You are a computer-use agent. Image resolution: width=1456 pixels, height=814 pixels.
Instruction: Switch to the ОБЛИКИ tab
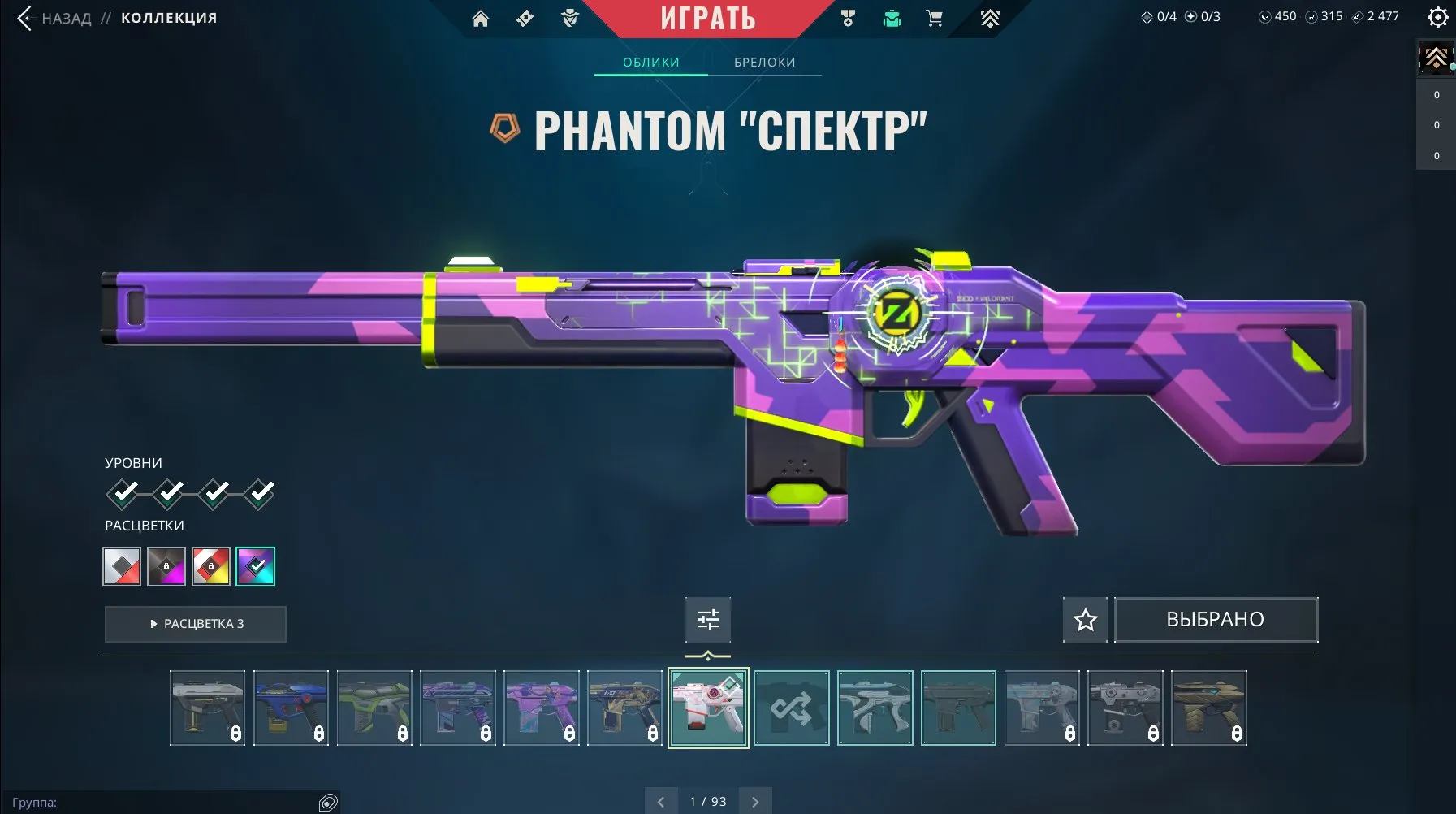(650, 62)
